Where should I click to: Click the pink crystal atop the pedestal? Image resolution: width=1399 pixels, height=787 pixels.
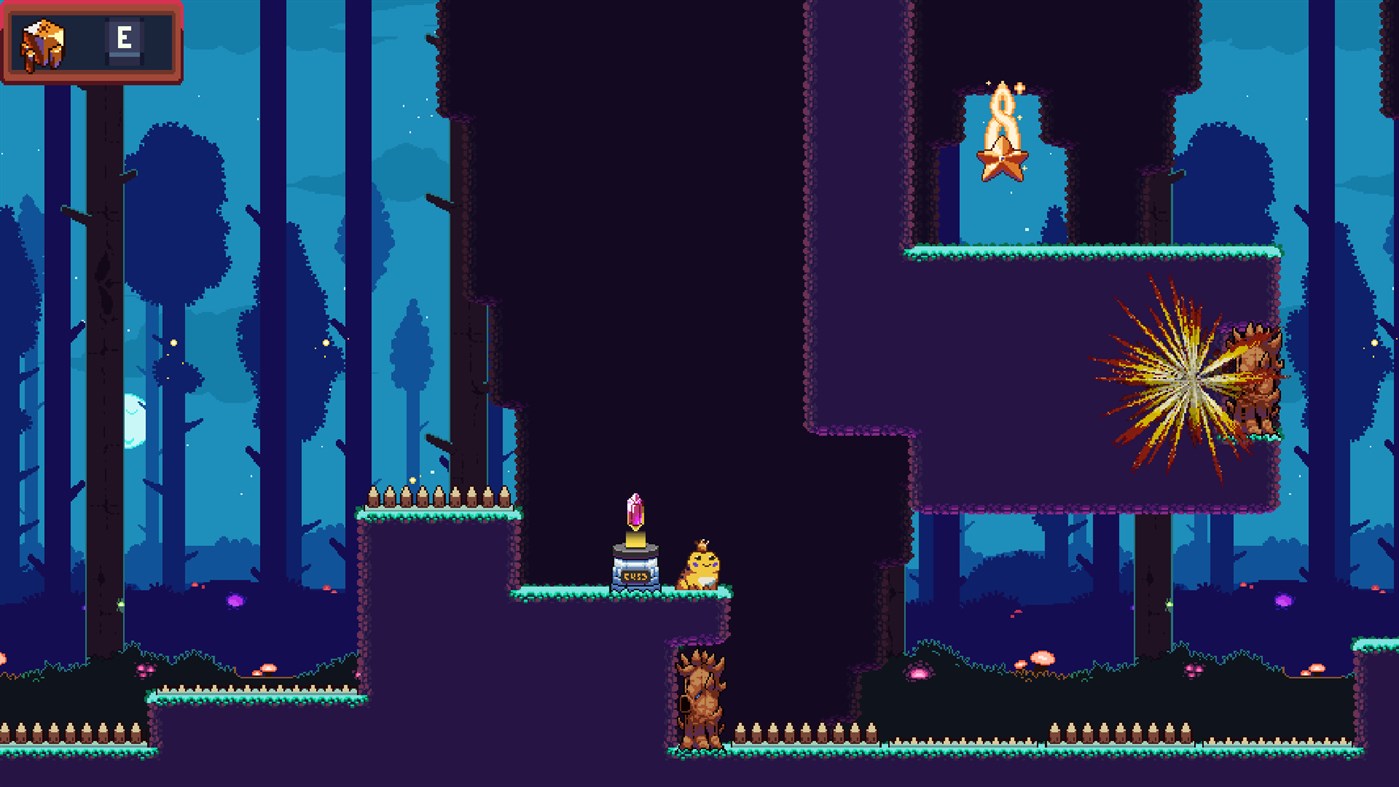(x=637, y=512)
